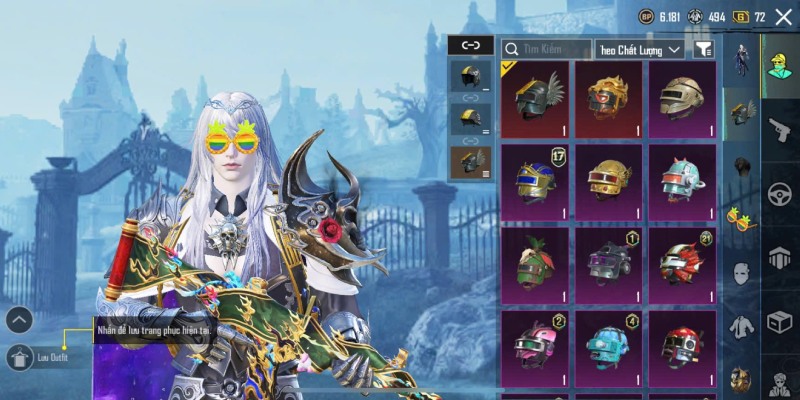
Task: Select the helmet with number 21 badge
Action: tap(682, 264)
